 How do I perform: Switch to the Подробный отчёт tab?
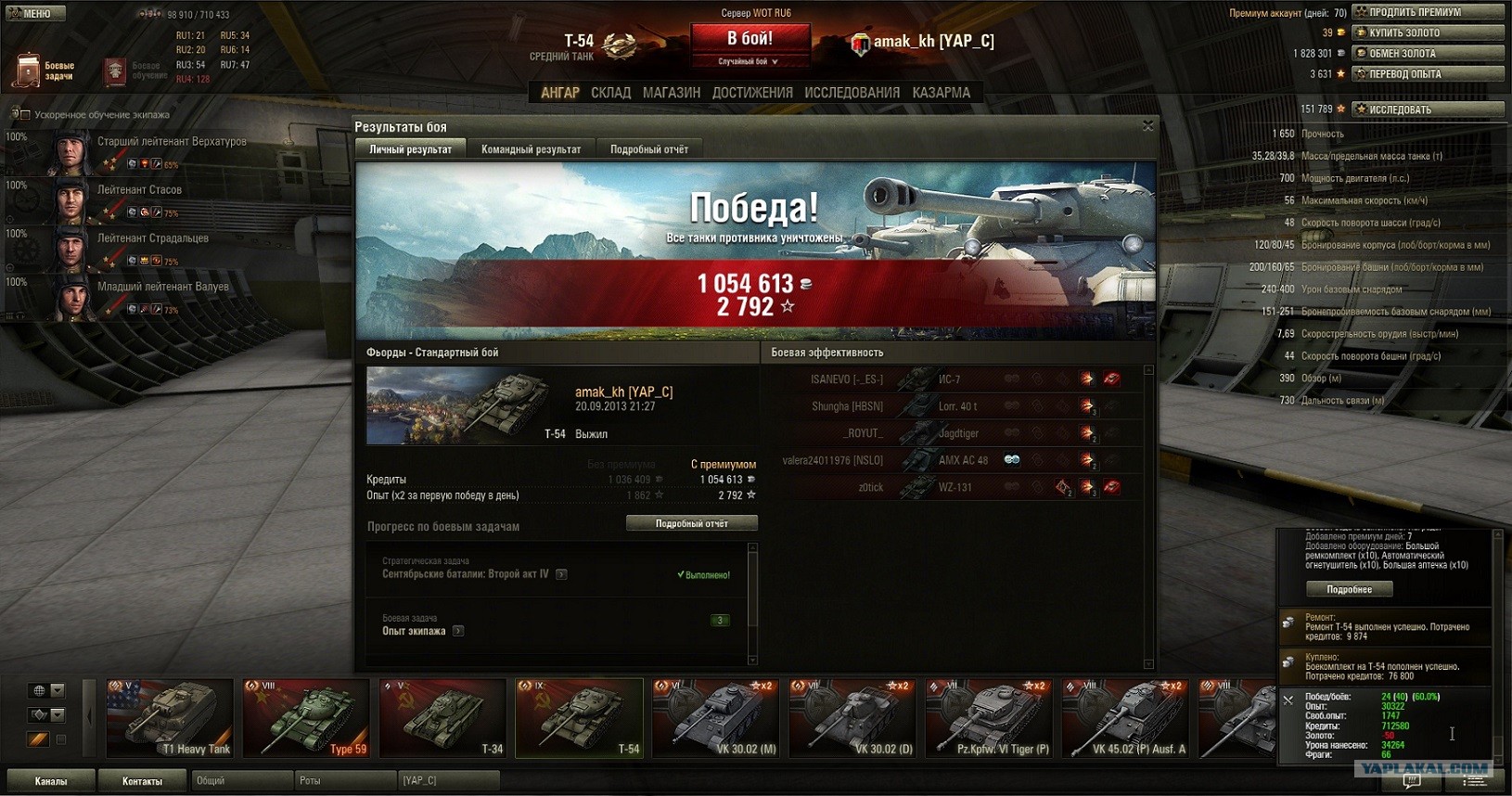(648, 149)
